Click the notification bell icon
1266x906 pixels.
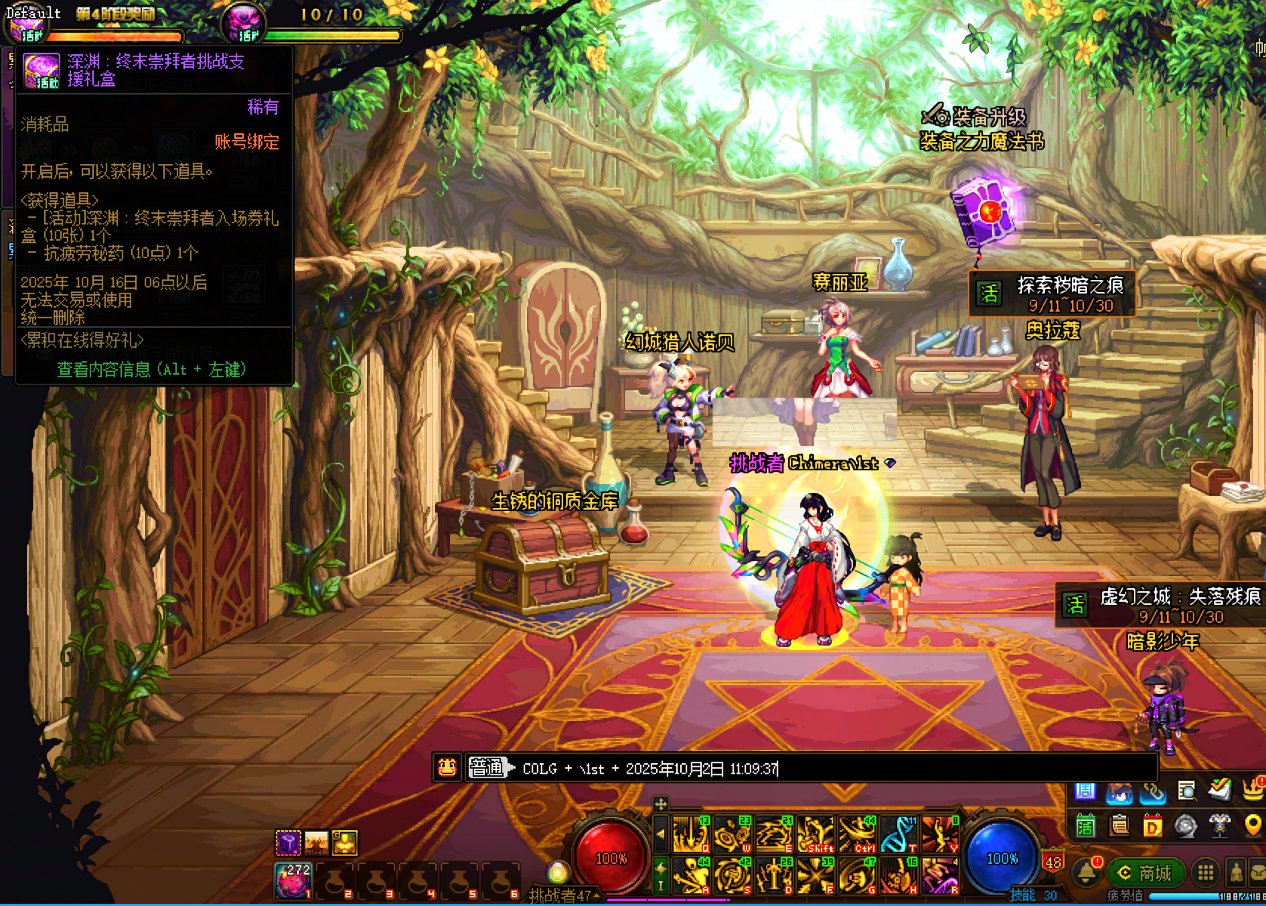click(x=1084, y=872)
